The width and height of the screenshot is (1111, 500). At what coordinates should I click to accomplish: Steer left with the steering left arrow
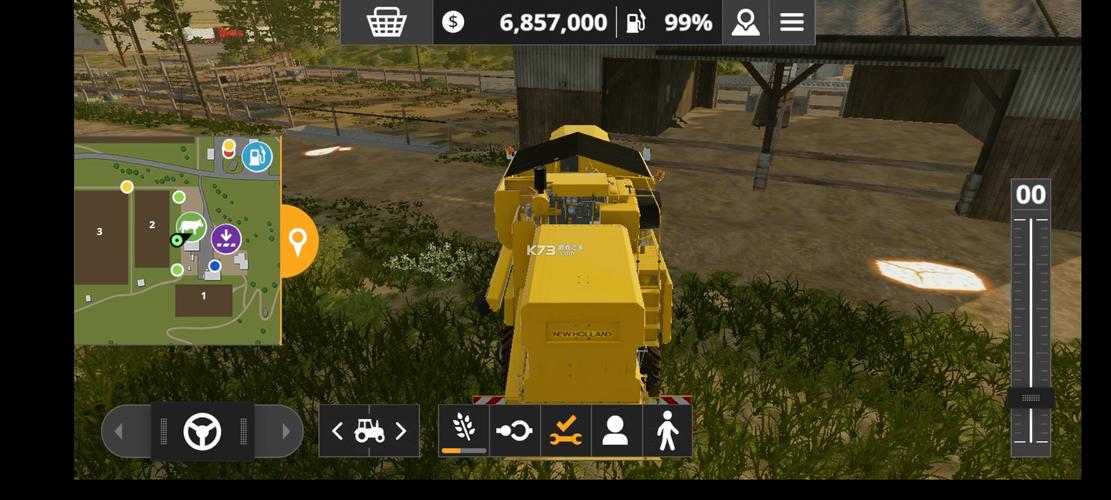[x=119, y=432]
